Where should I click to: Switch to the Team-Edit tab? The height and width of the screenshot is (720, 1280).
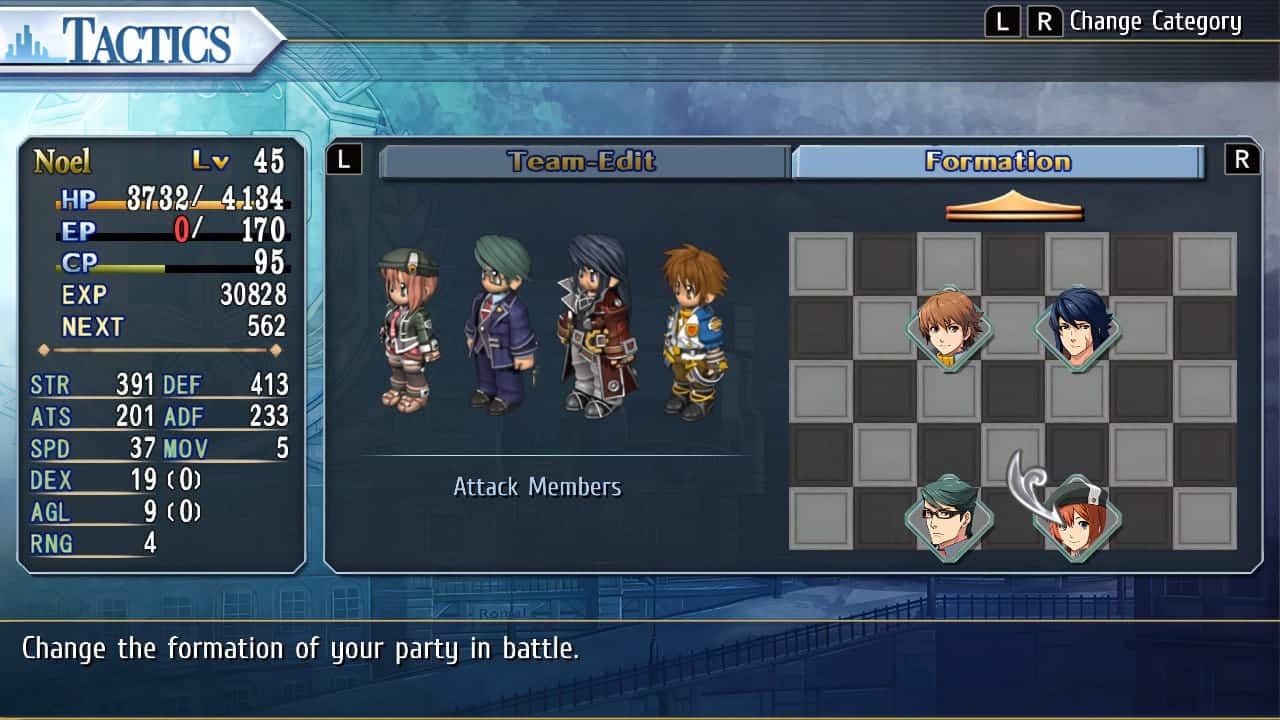pyautogui.click(x=583, y=162)
